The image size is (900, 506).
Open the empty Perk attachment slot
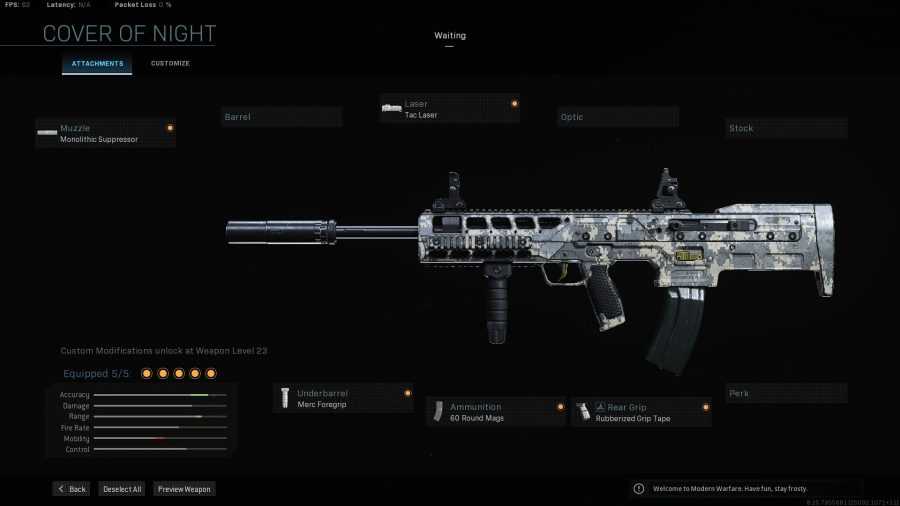pyautogui.click(x=786, y=393)
